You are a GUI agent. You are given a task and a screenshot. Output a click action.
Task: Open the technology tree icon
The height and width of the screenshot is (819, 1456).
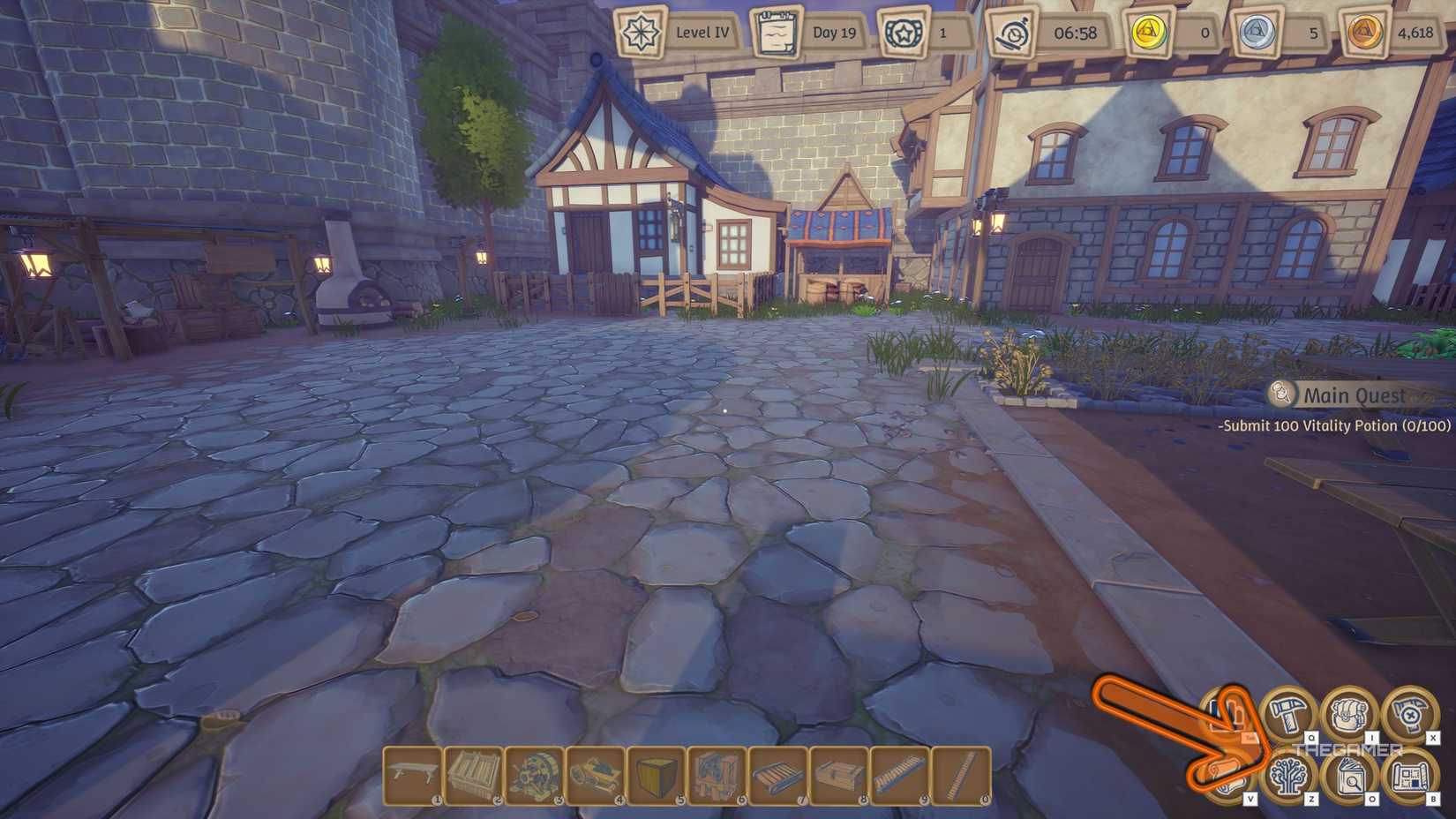tap(1287, 777)
